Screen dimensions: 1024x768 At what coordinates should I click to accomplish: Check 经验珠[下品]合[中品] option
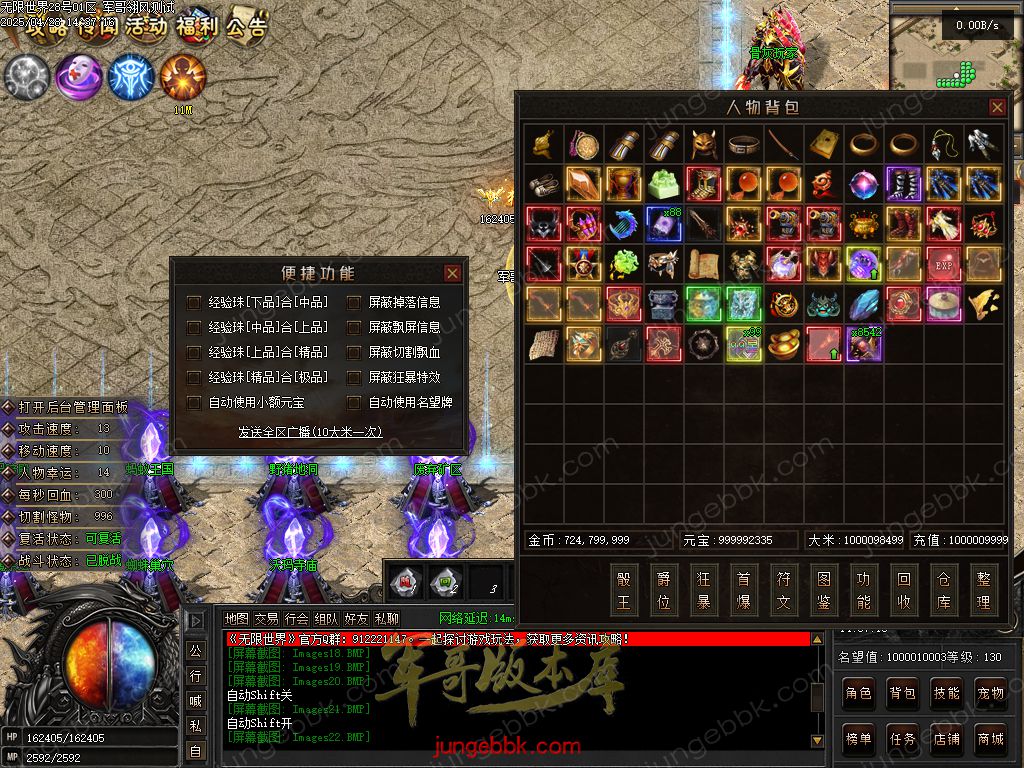pos(194,301)
